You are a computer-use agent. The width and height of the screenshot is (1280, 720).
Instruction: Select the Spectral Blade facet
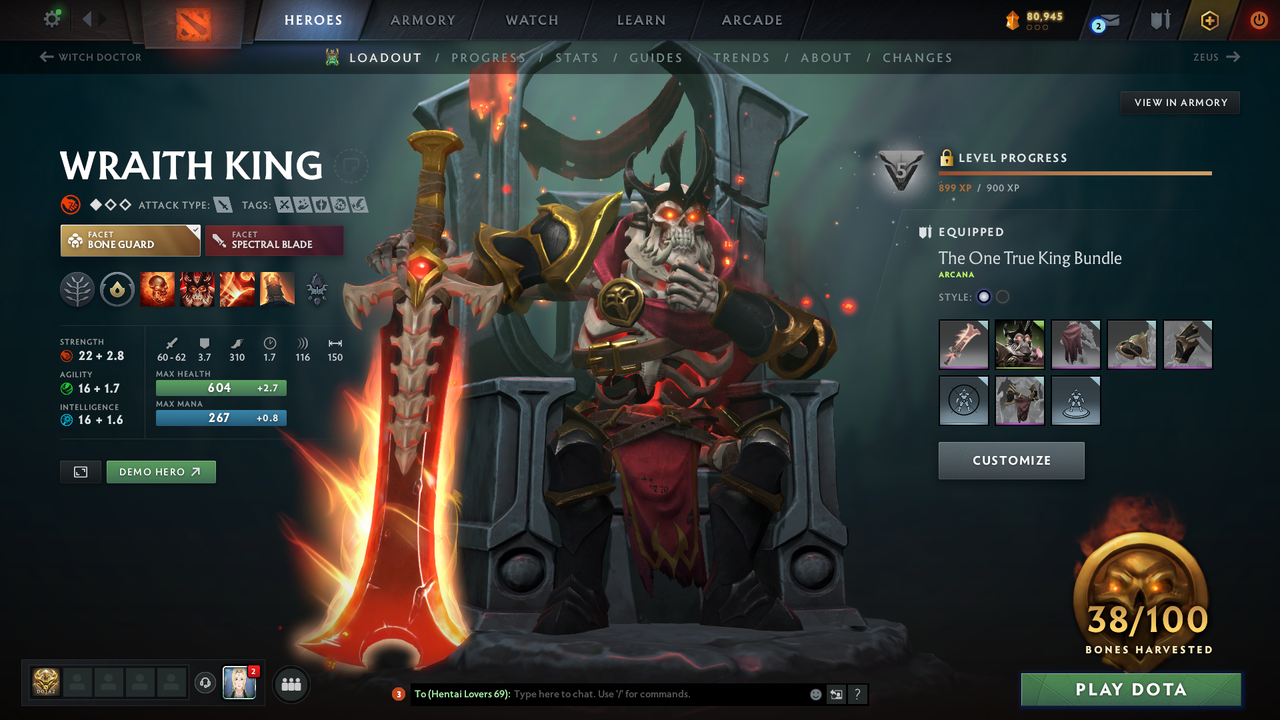(274, 240)
